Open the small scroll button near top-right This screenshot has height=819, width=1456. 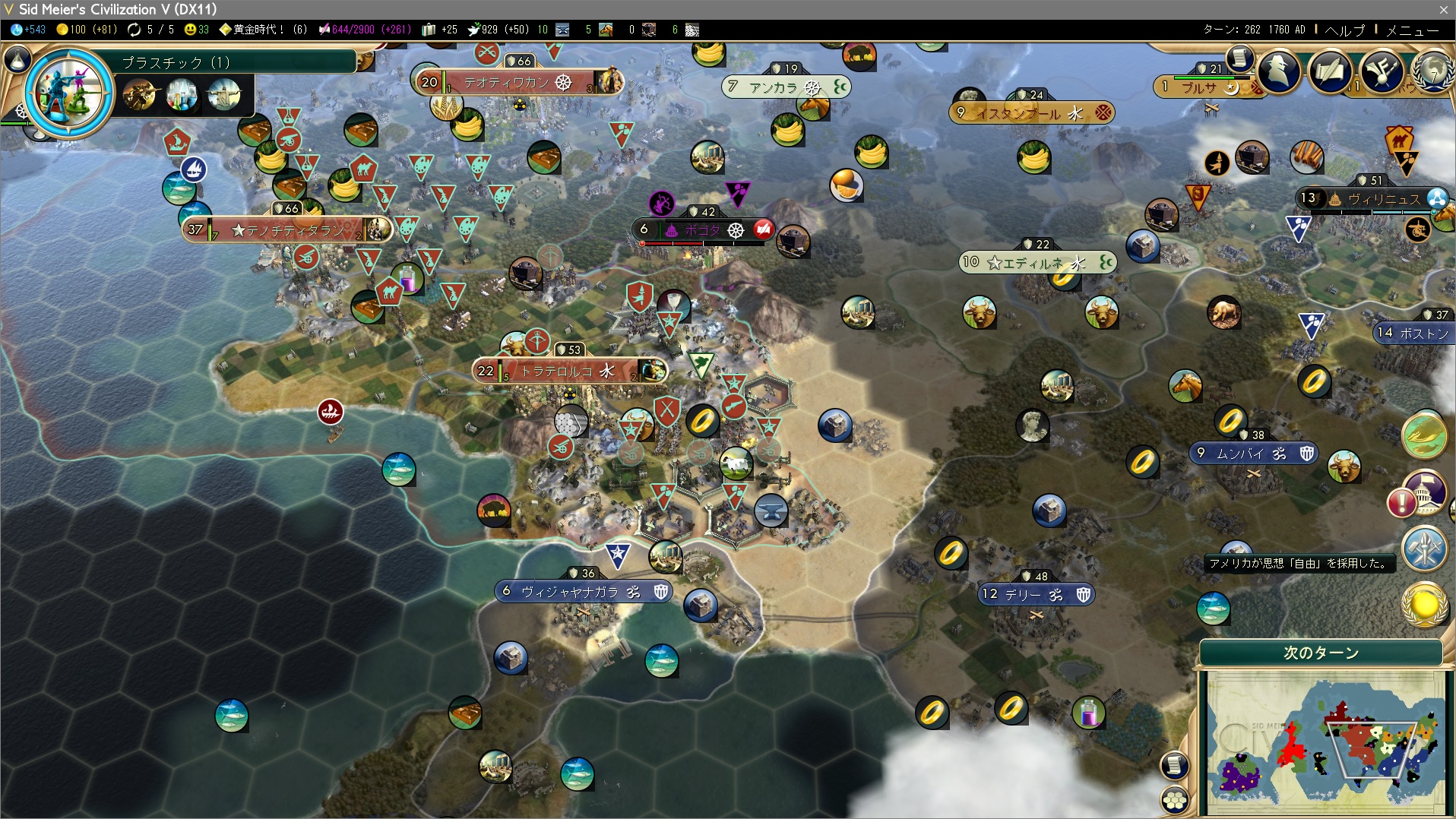1239,57
